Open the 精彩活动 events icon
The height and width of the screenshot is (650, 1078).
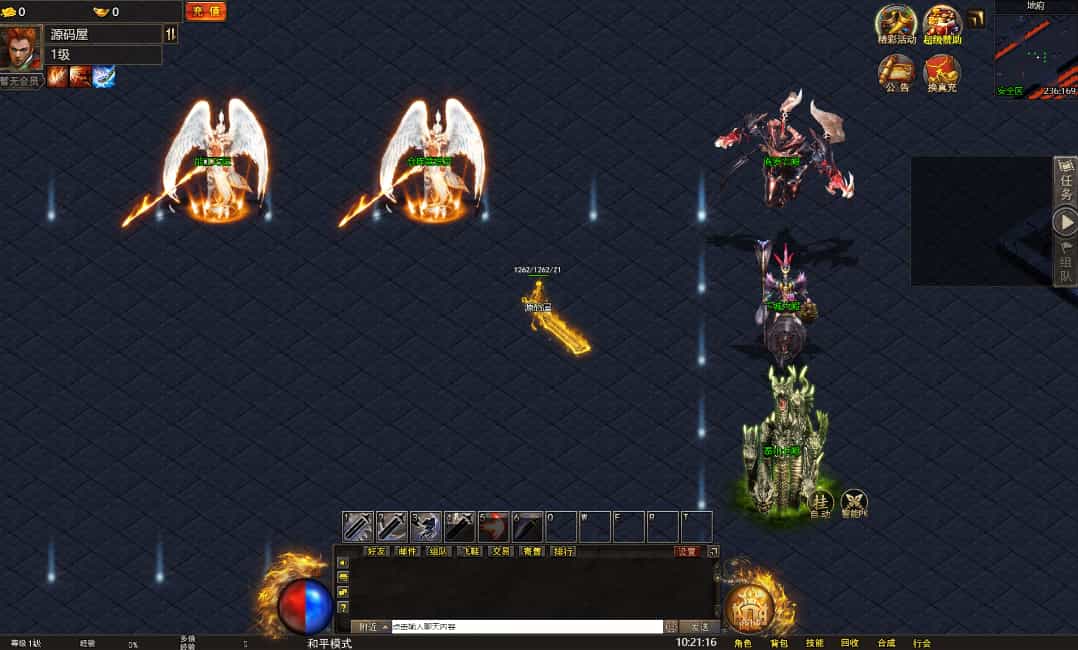coord(896,24)
